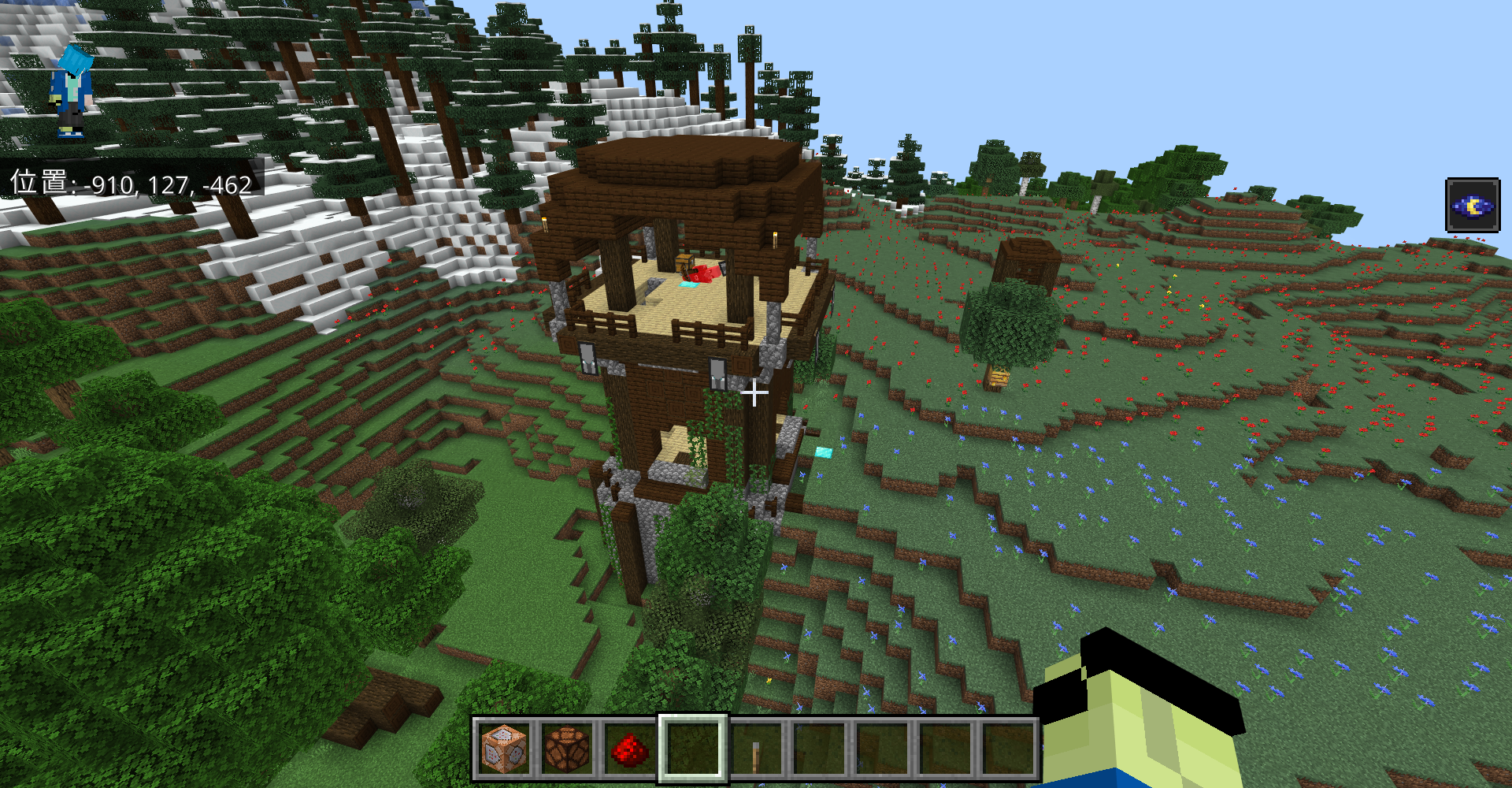Click the ominous banner beside the chest

[701, 273]
